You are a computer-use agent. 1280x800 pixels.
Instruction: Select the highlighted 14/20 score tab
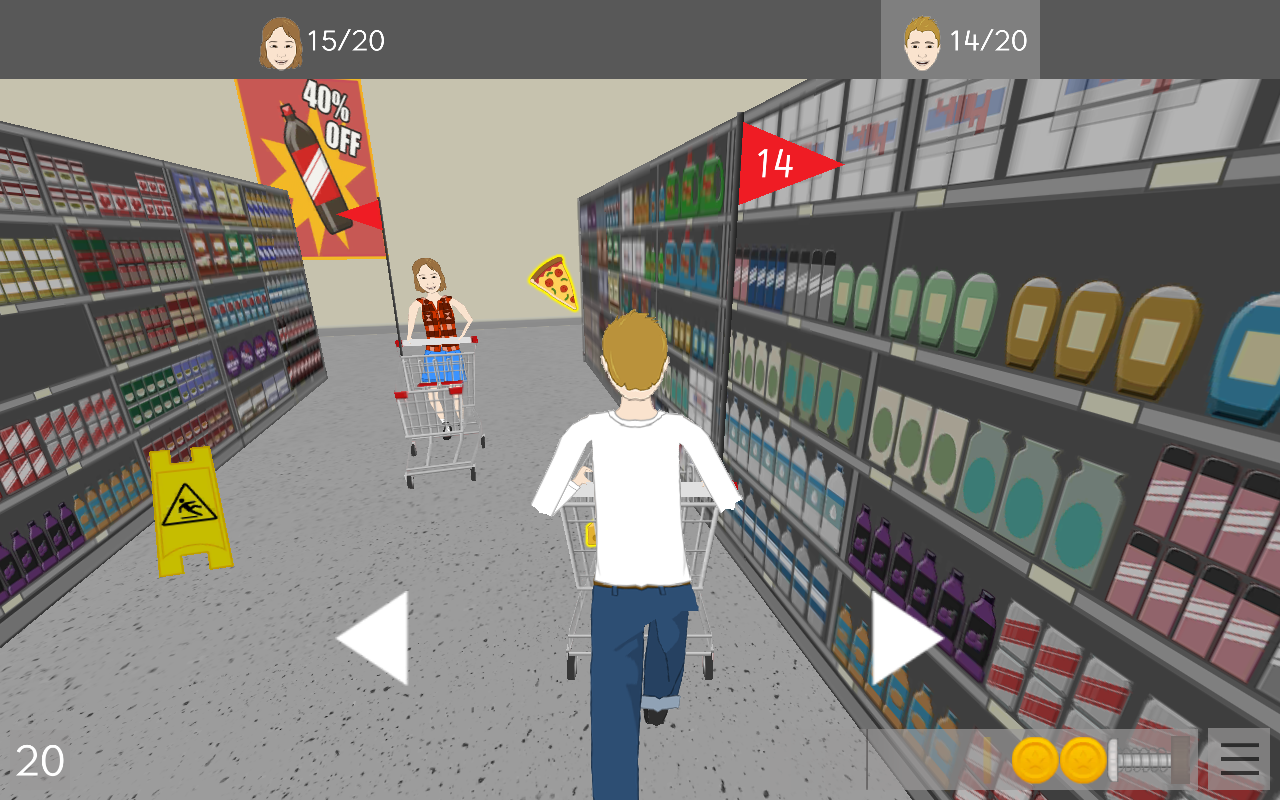960,40
